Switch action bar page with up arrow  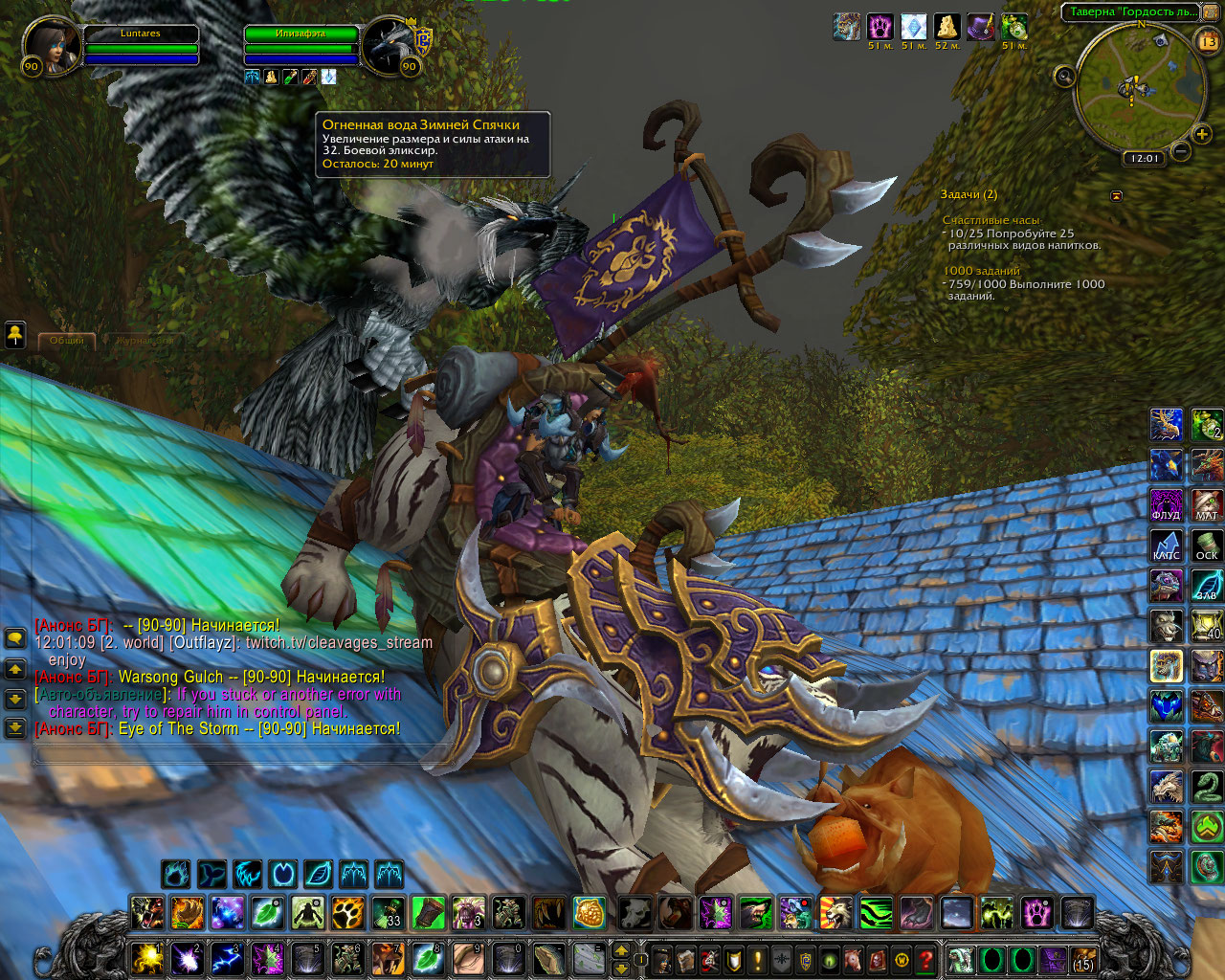click(x=621, y=950)
